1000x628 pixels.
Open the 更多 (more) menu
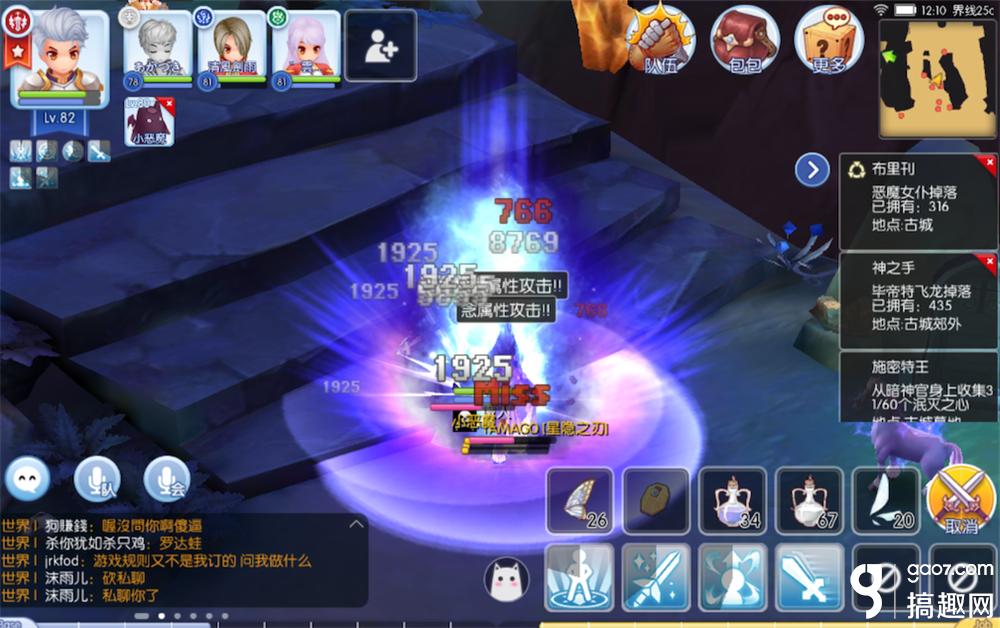coord(829,42)
